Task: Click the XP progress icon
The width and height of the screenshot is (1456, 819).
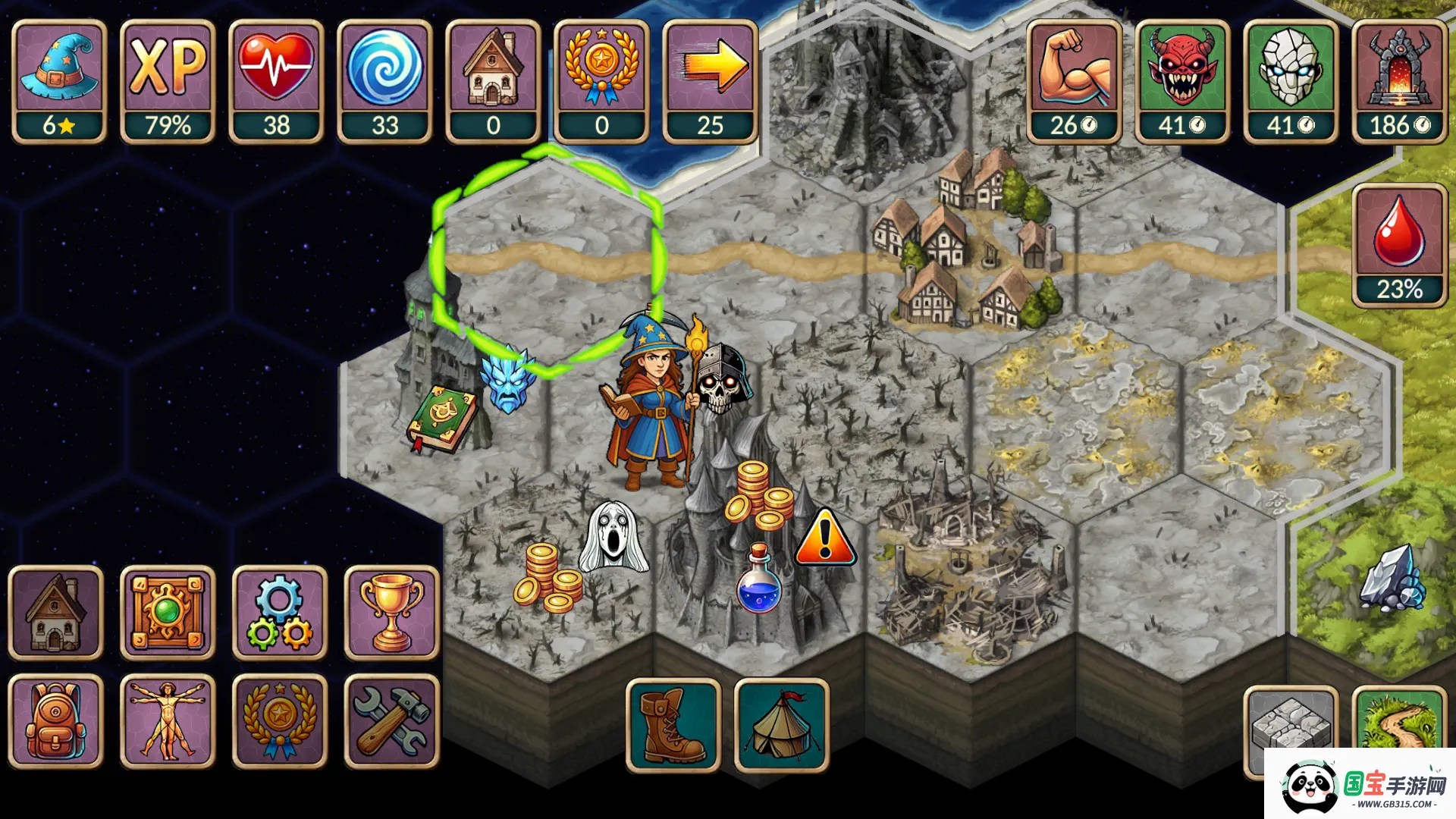Action: [168, 80]
